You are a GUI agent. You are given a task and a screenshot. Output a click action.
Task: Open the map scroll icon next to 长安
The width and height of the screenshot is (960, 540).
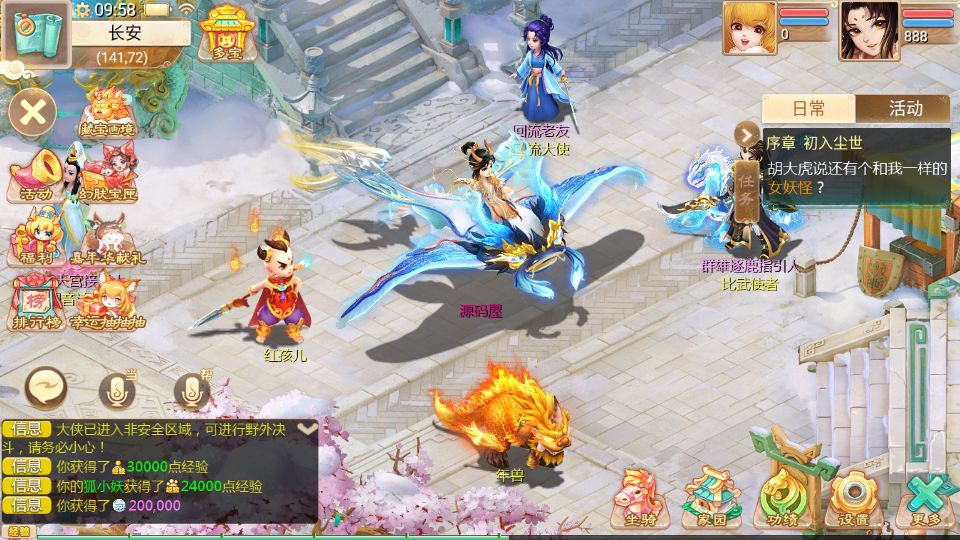coord(35,33)
